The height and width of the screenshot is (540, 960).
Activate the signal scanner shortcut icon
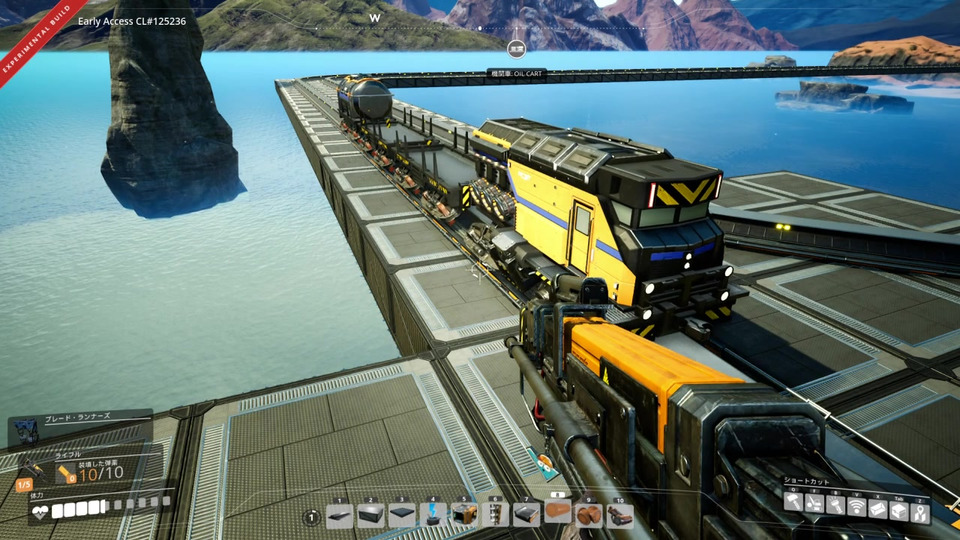click(x=857, y=507)
